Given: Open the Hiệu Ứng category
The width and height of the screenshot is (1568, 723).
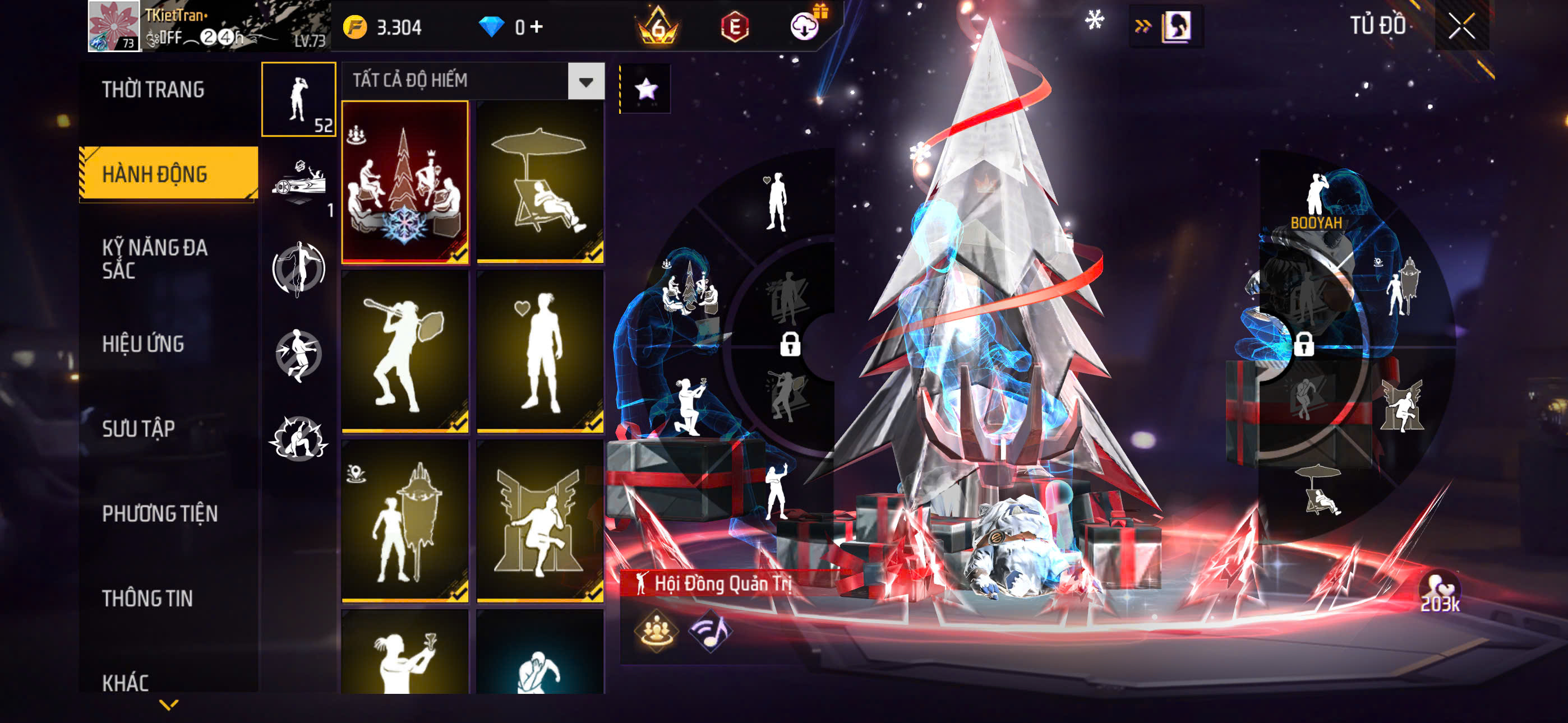Looking at the screenshot, I should (x=143, y=344).
